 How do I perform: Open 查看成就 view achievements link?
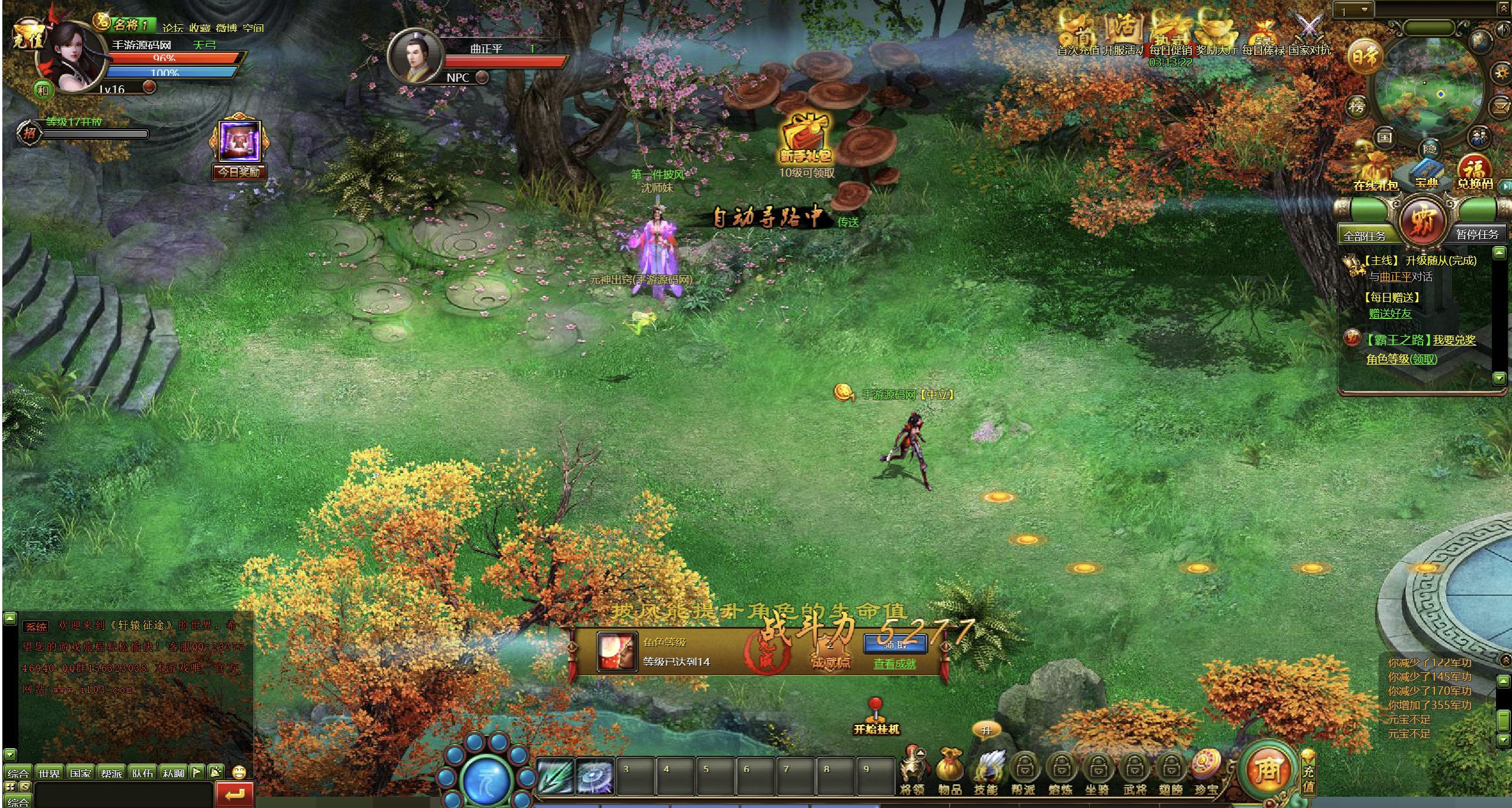click(894, 664)
